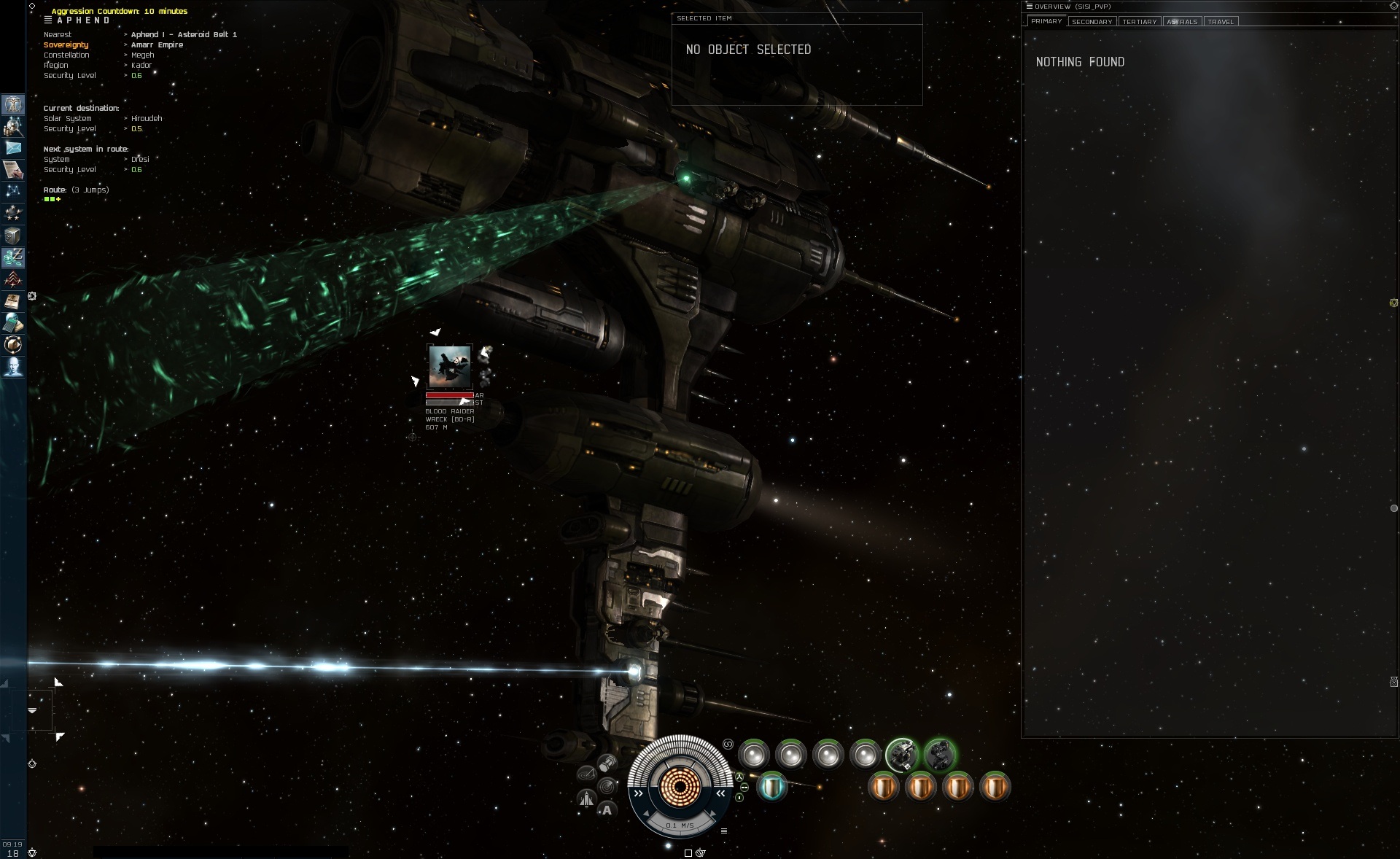Open the directional scanner button

[607, 787]
